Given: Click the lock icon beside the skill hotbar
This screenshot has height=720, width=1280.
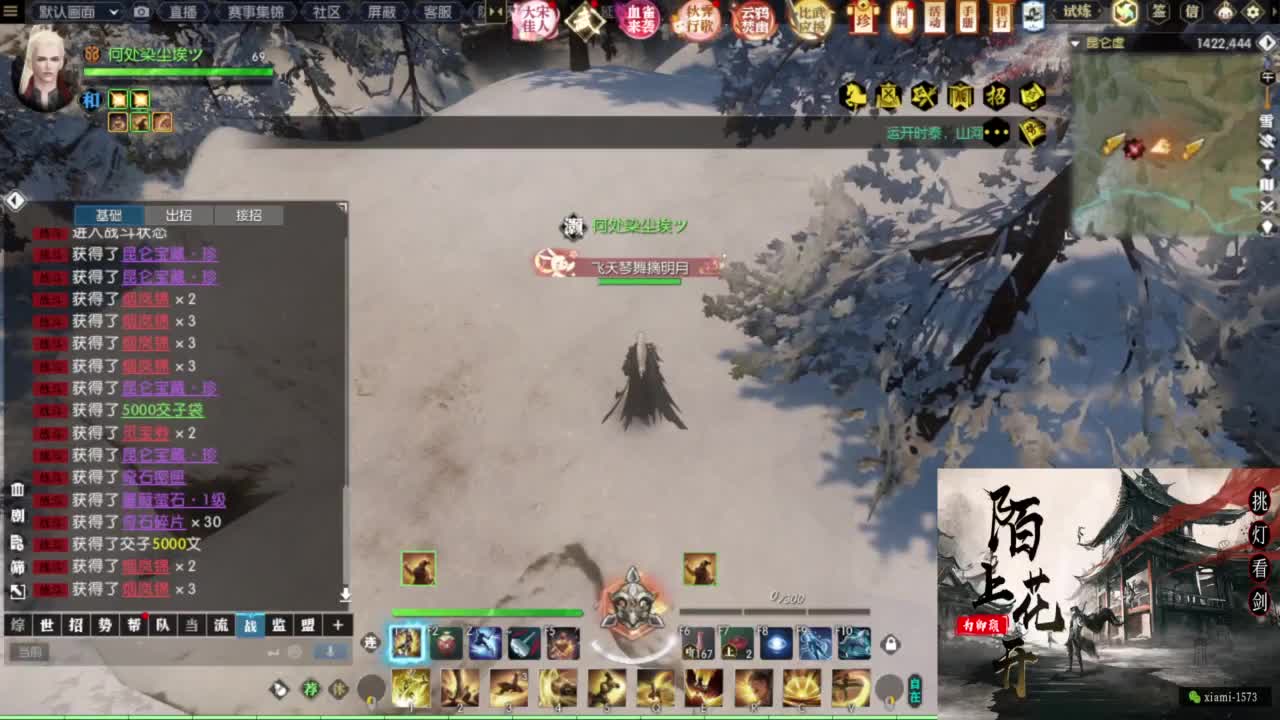Looking at the screenshot, I should pyautogui.click(x=890, y=643).
